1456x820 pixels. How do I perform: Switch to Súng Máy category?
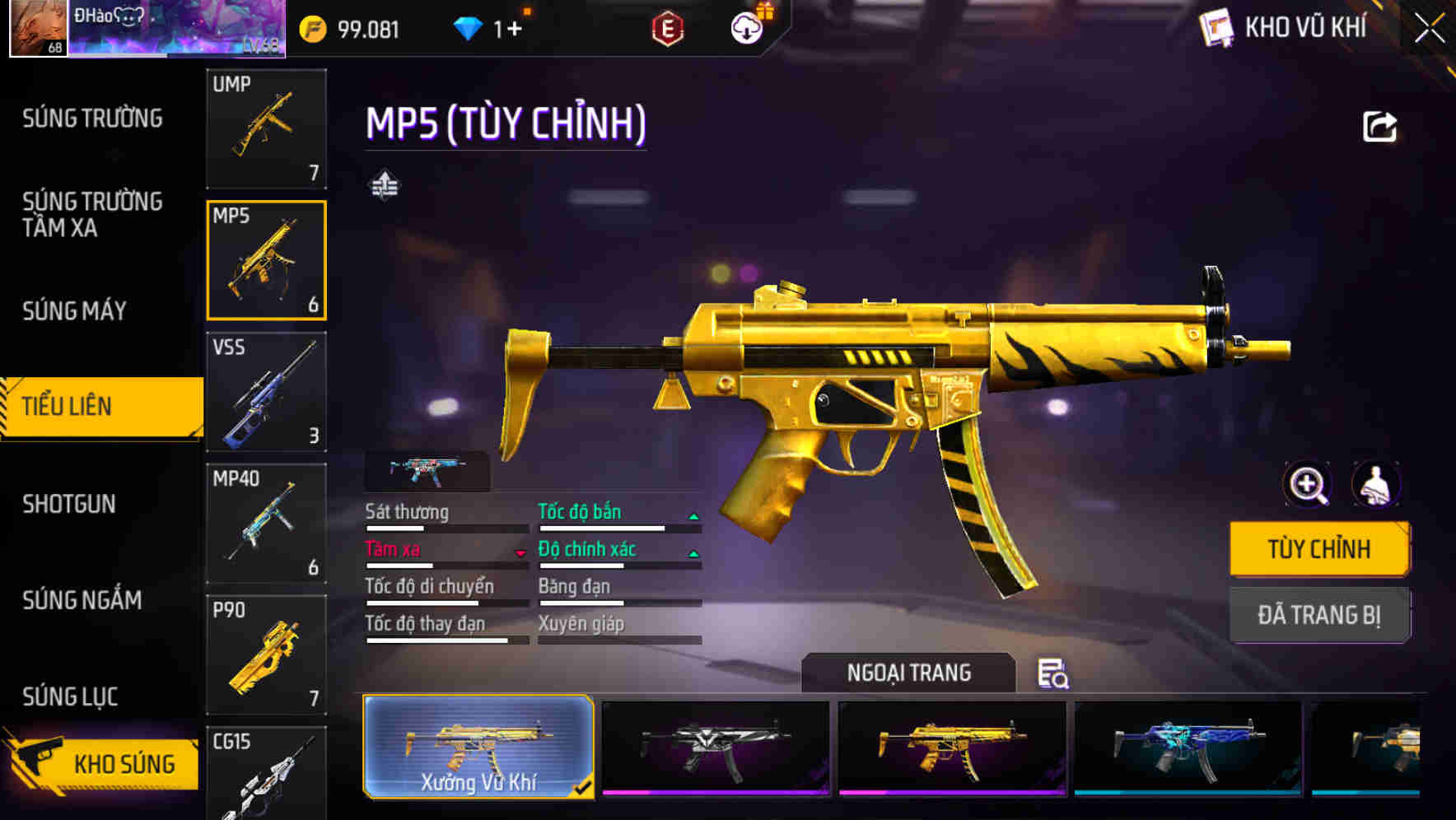coord(75,311)
